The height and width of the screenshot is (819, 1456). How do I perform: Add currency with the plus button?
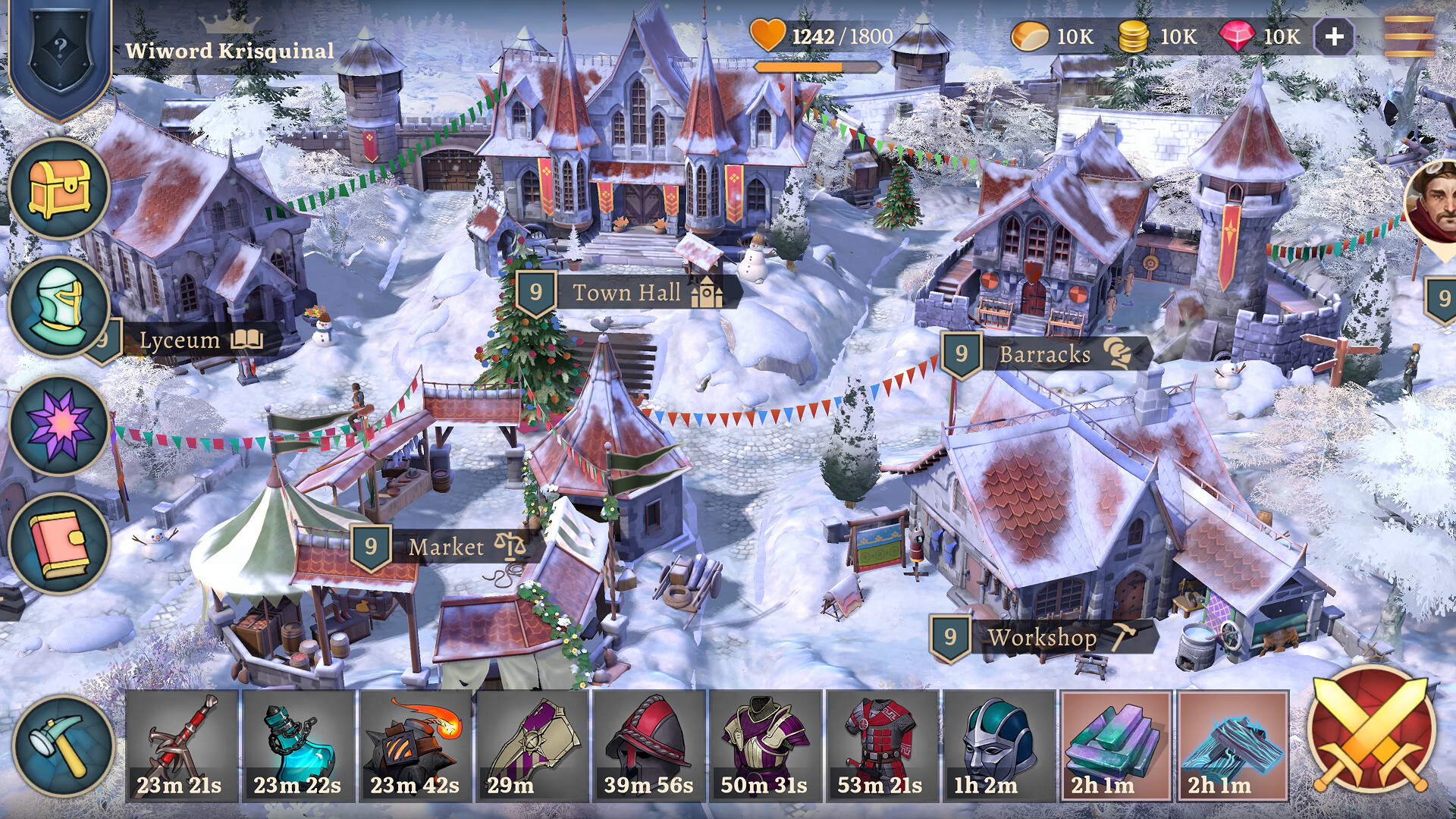[x=1334, y=36]
